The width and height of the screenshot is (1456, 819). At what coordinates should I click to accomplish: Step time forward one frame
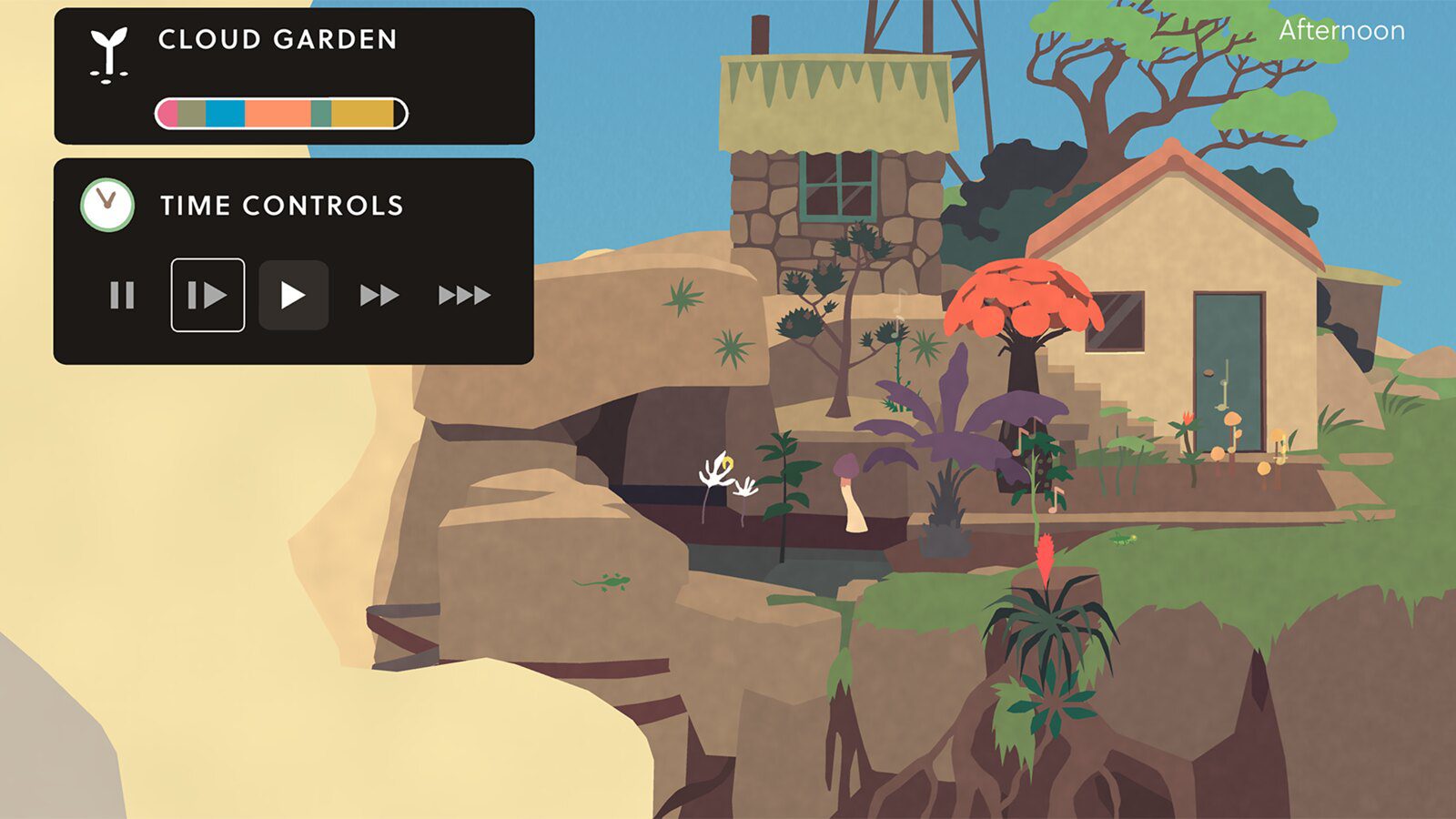click(x=207, y=295)
